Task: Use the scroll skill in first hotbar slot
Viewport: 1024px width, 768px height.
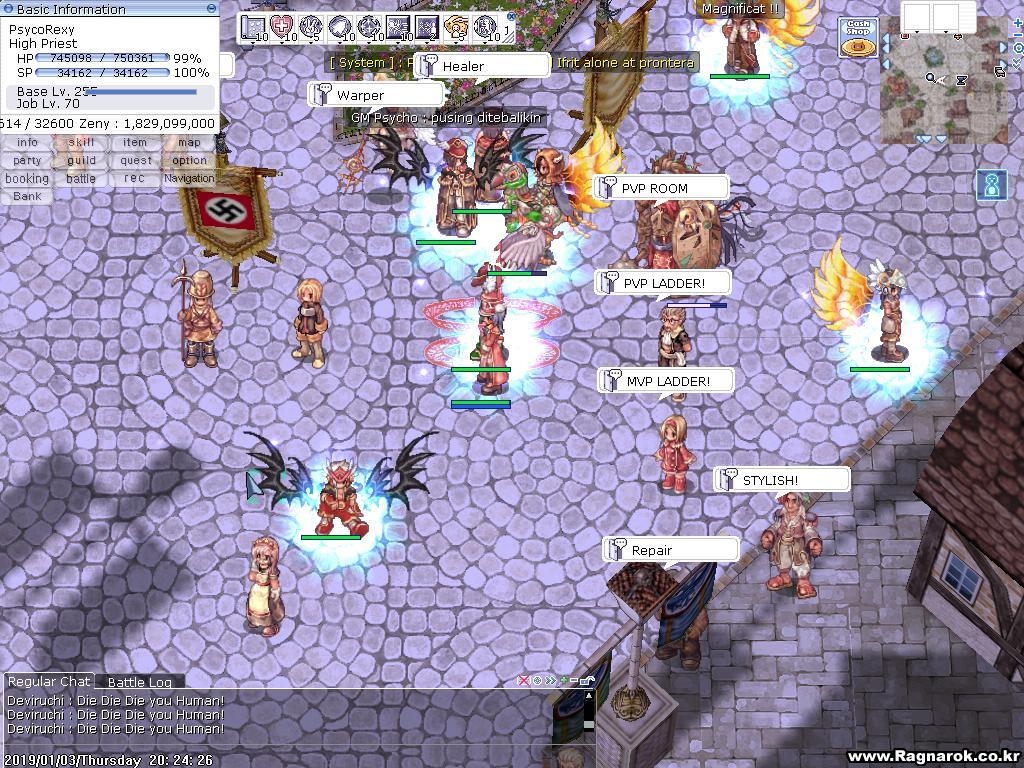Action: (x=253, y=27)
